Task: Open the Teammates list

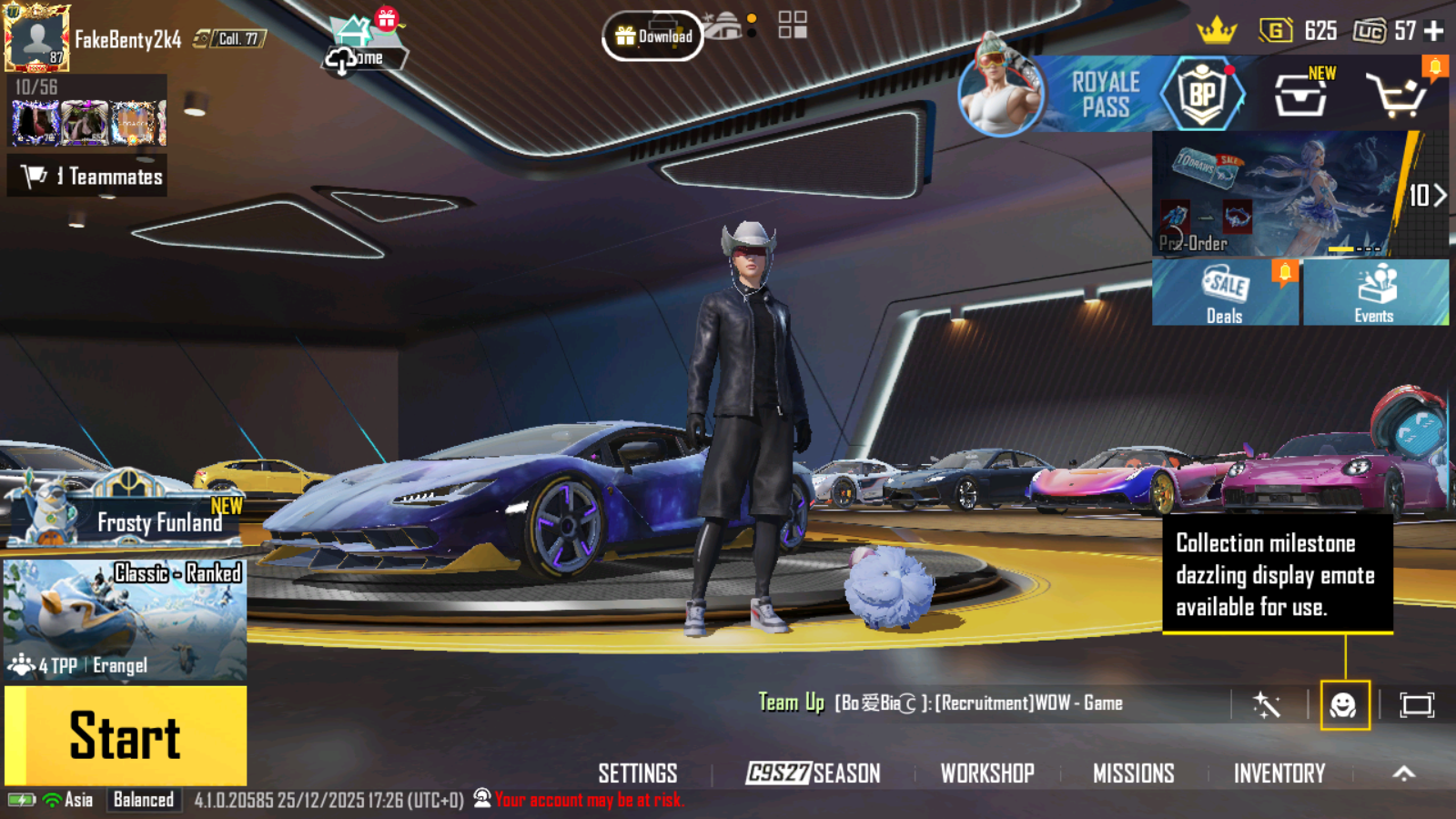Action: (87, 177)
